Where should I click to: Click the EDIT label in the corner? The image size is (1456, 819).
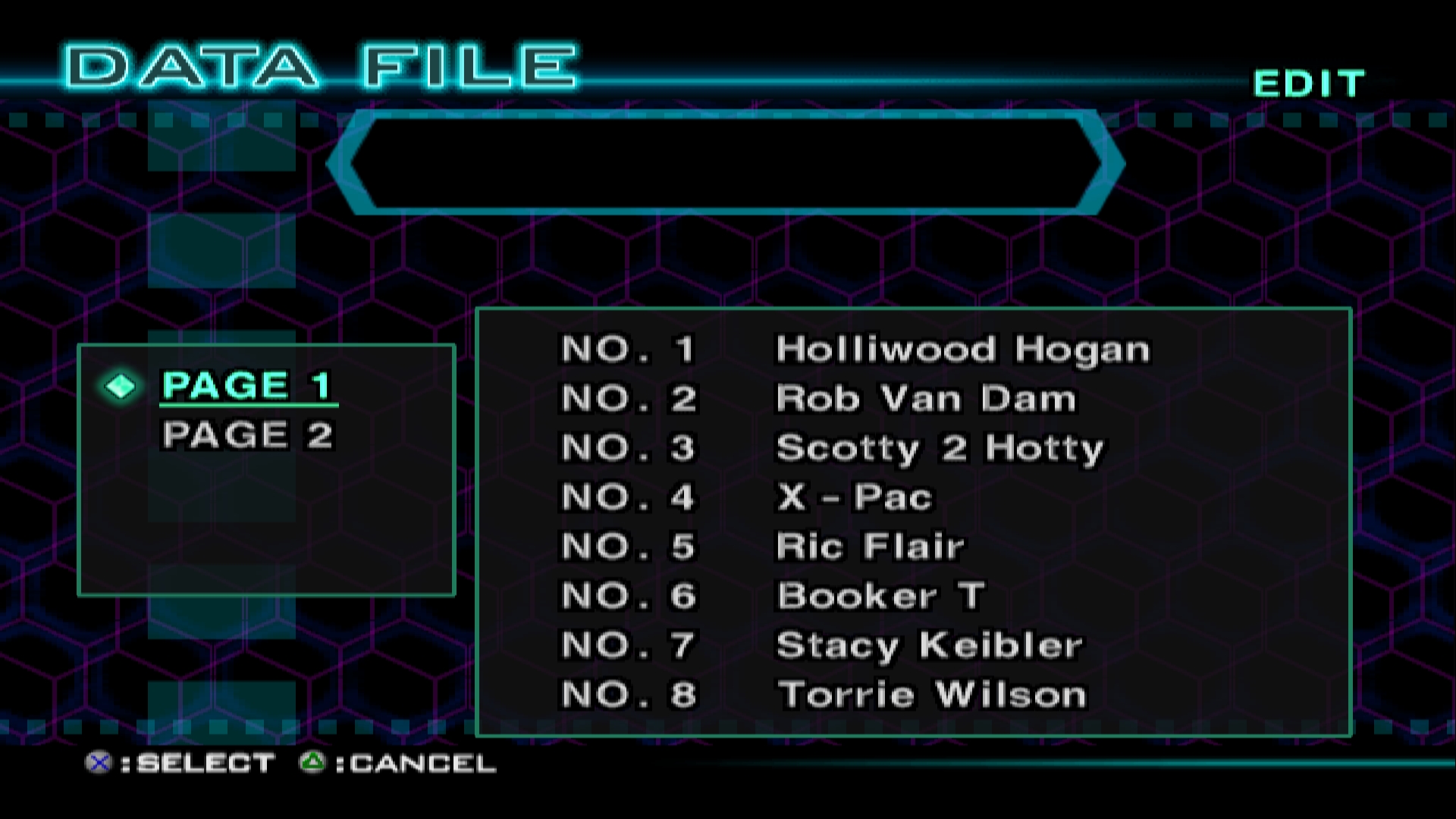pyautogui.click(x=1308, y=82)
